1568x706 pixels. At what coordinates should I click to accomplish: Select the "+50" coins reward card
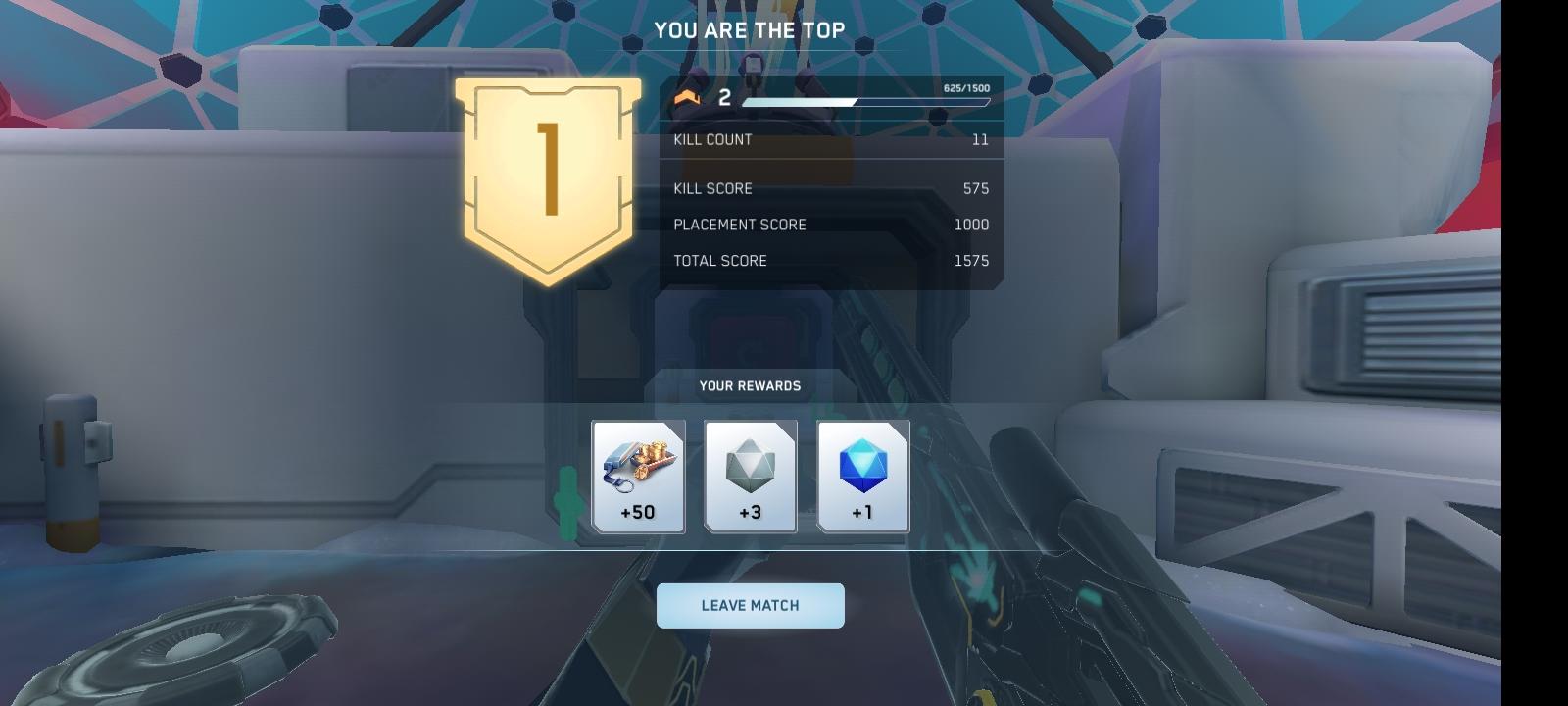coord(638,478)
